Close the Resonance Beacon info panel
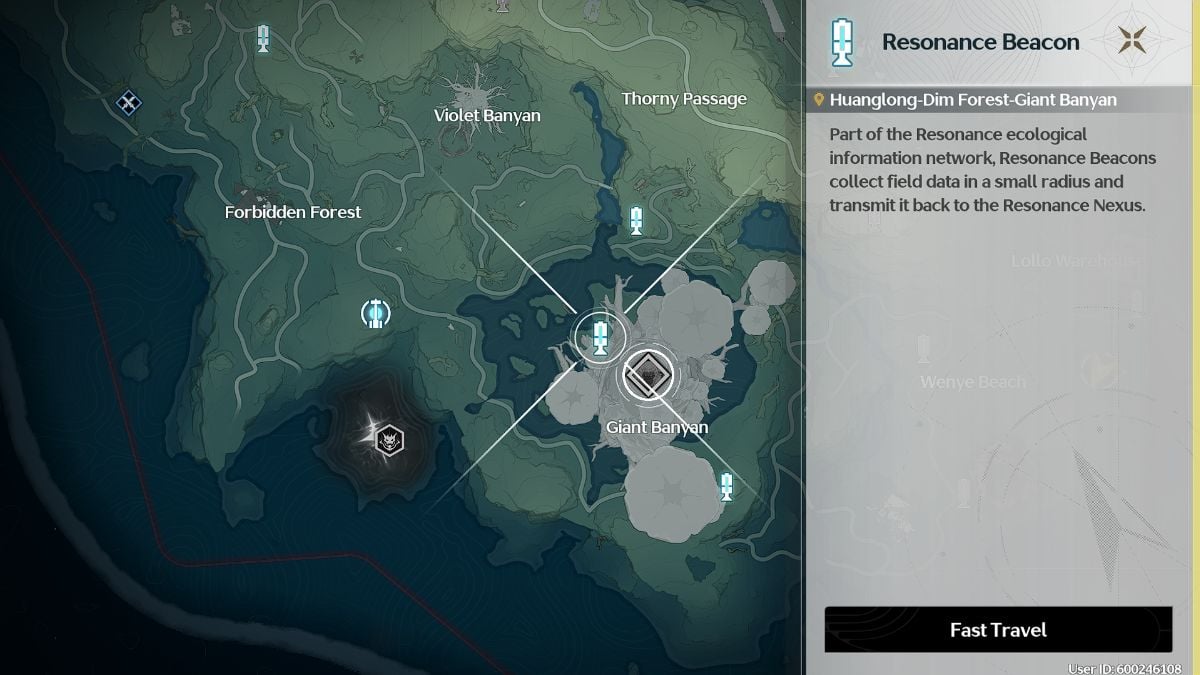Screen dimensions: 1200x675 [1132, 42]
